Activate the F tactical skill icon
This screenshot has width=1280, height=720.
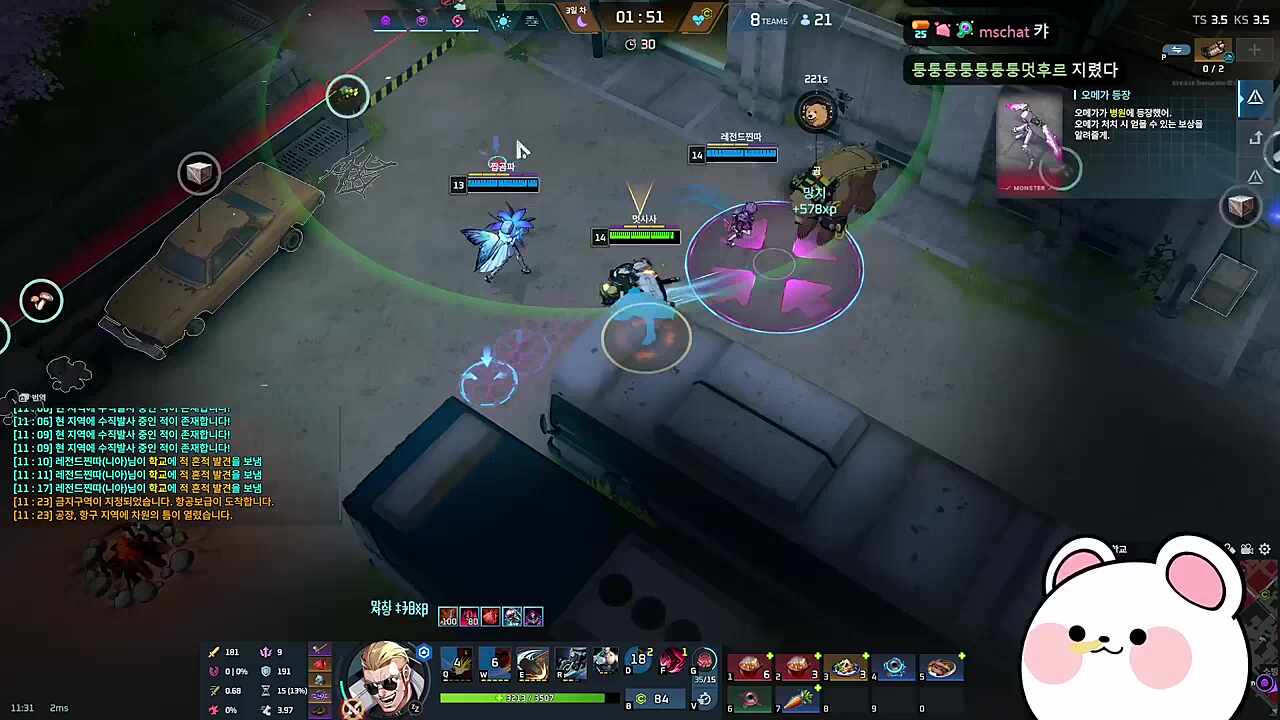point(674,662)
